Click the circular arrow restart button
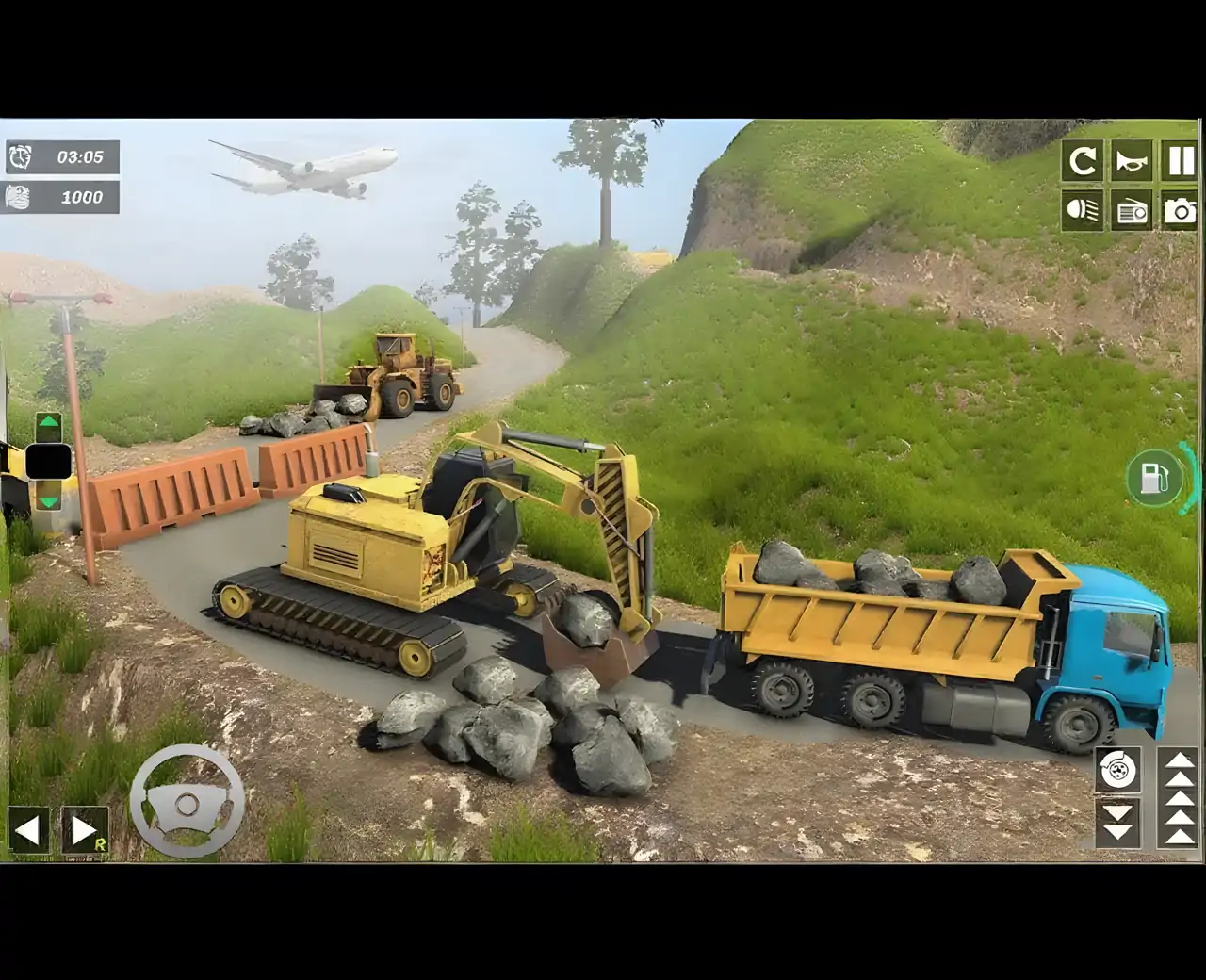Image resolution: width=1206 pixels, height=980 pixels. (1083, 161)
